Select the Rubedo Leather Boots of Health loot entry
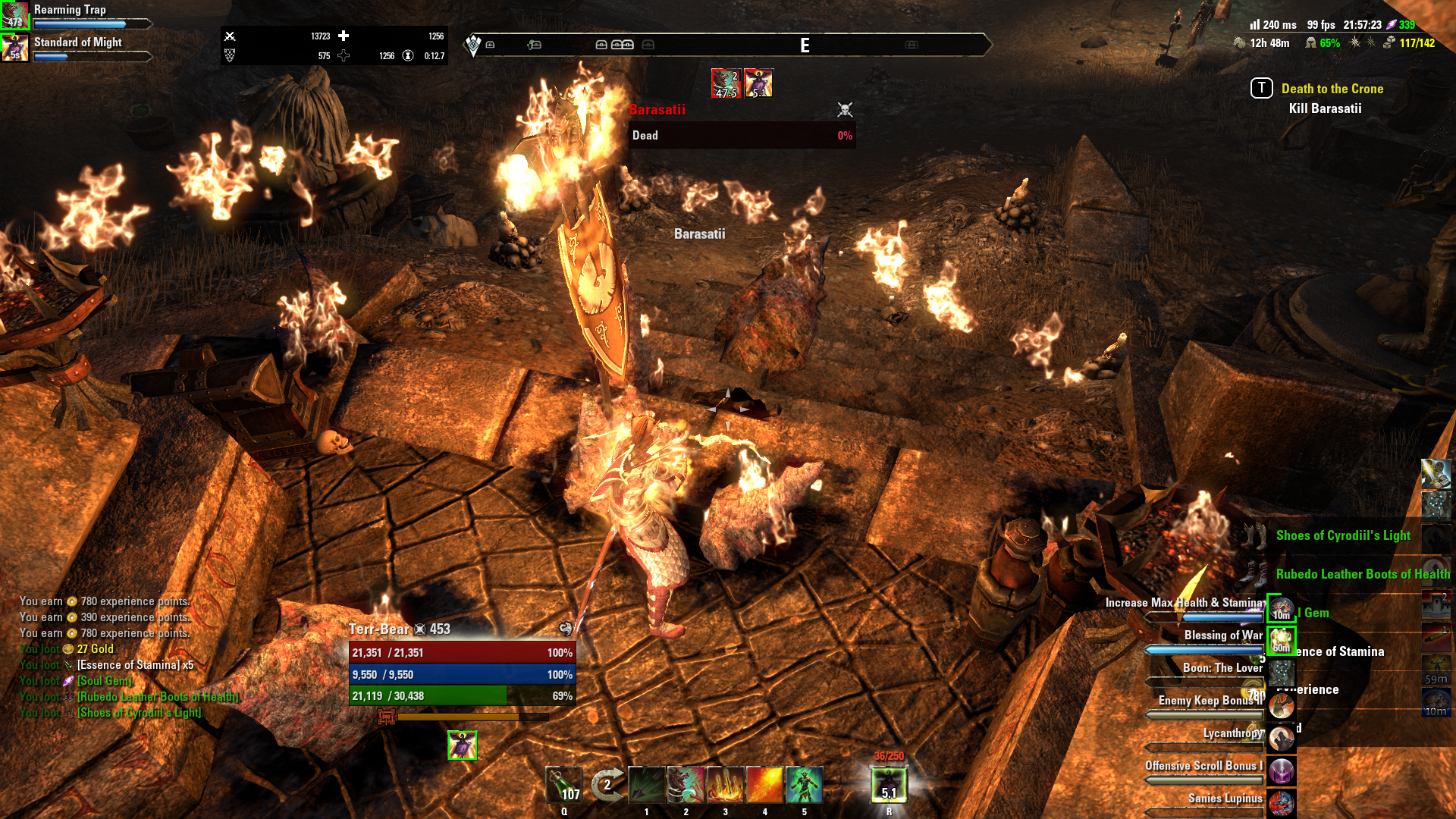The width and height of the screenshot is (1456, 819). (x=1362, y=574)
